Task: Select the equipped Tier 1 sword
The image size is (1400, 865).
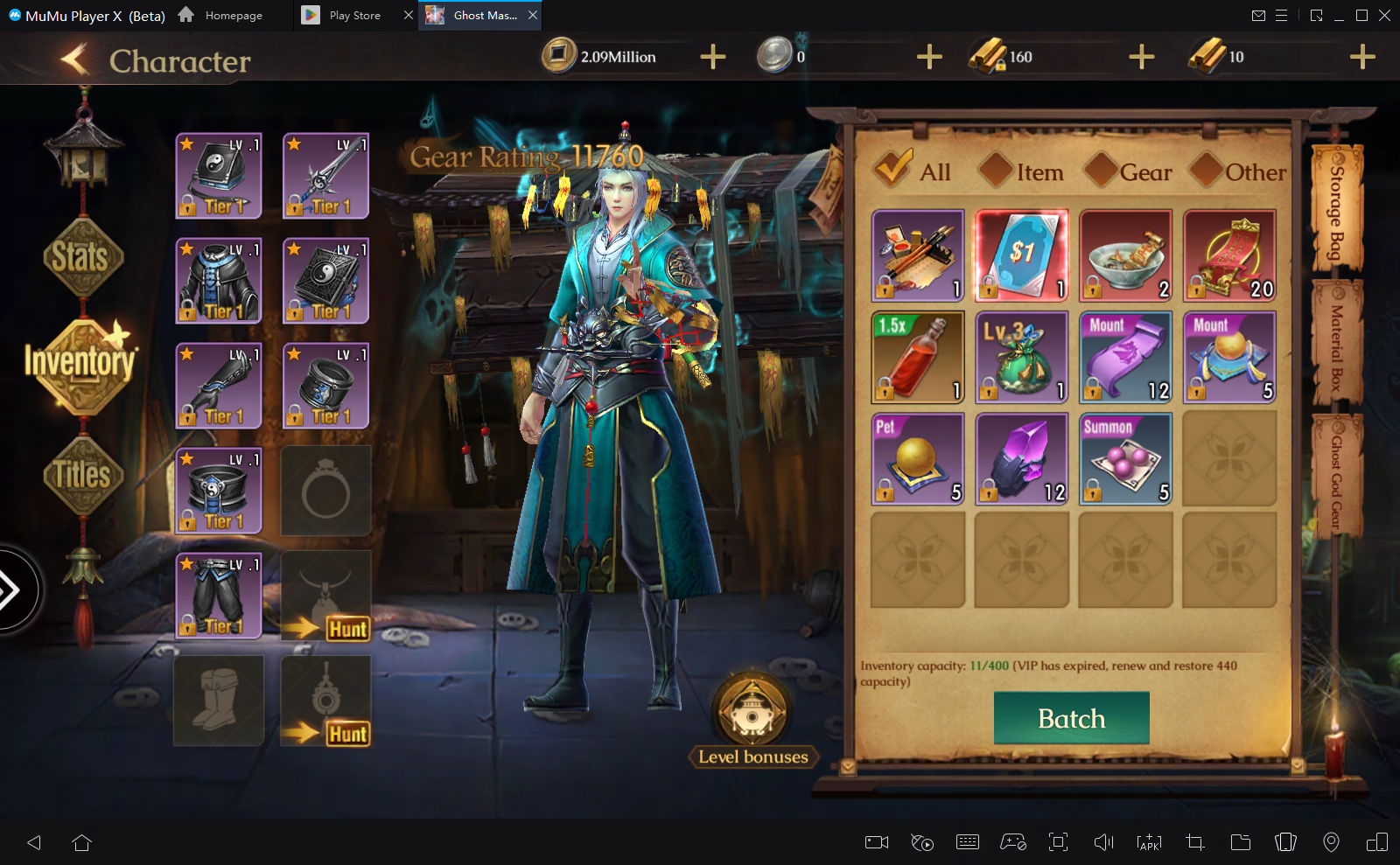Action: coord(325,175)
